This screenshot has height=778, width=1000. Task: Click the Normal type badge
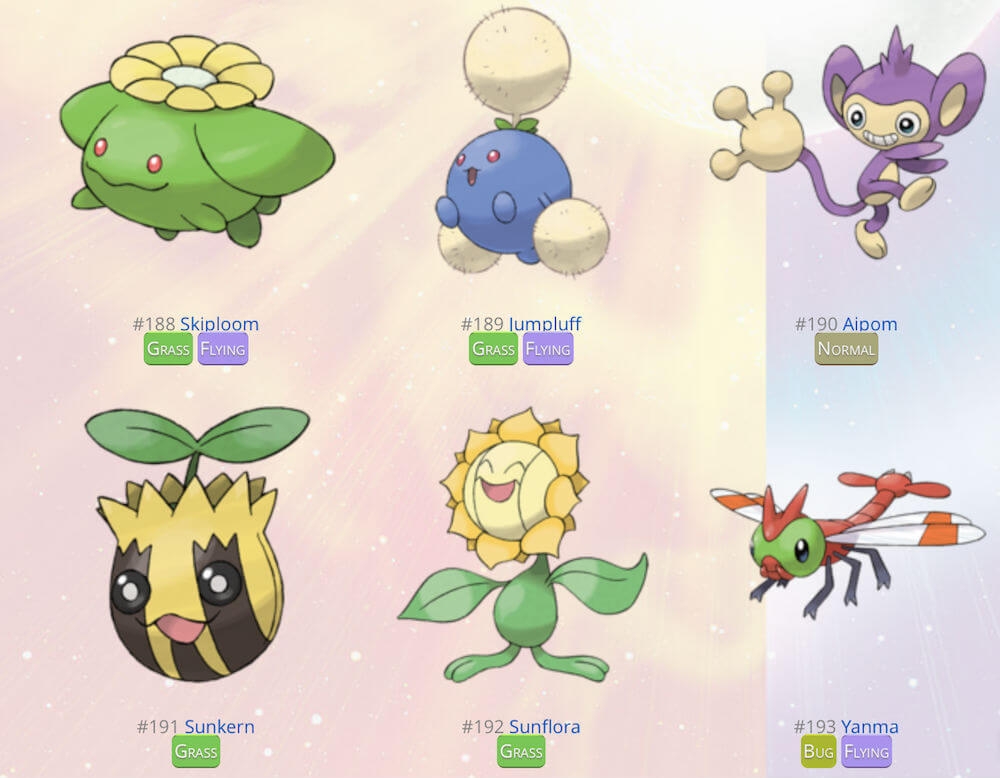846,349
